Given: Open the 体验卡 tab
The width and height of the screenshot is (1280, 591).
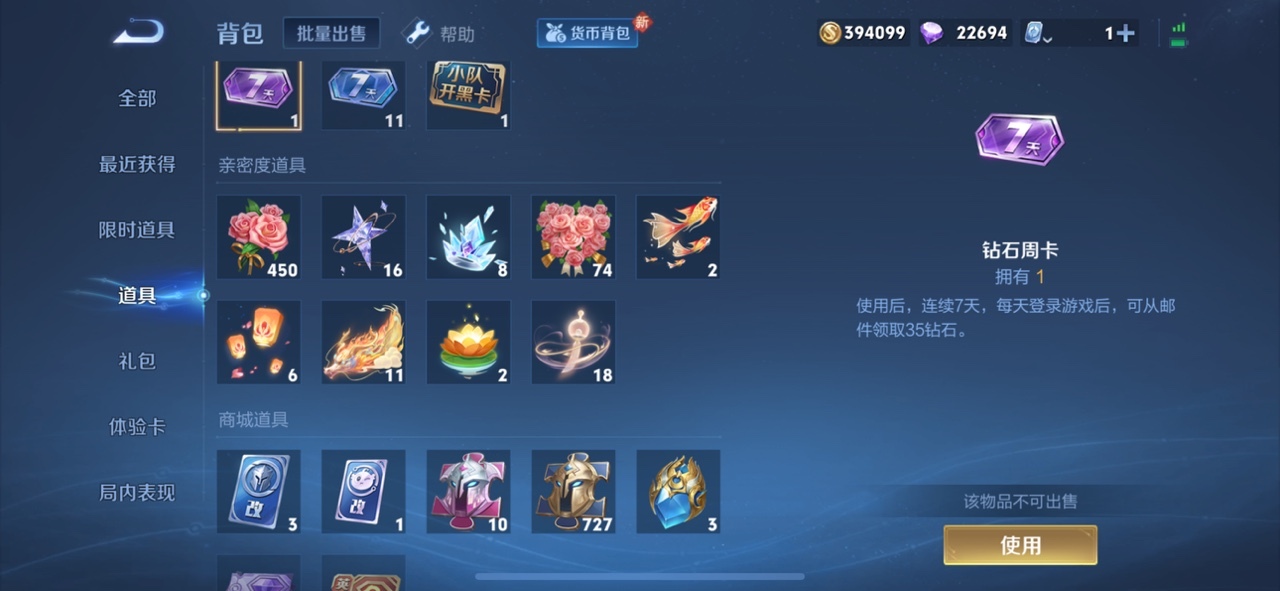Looking at the screenshot, I should point(137,427).
